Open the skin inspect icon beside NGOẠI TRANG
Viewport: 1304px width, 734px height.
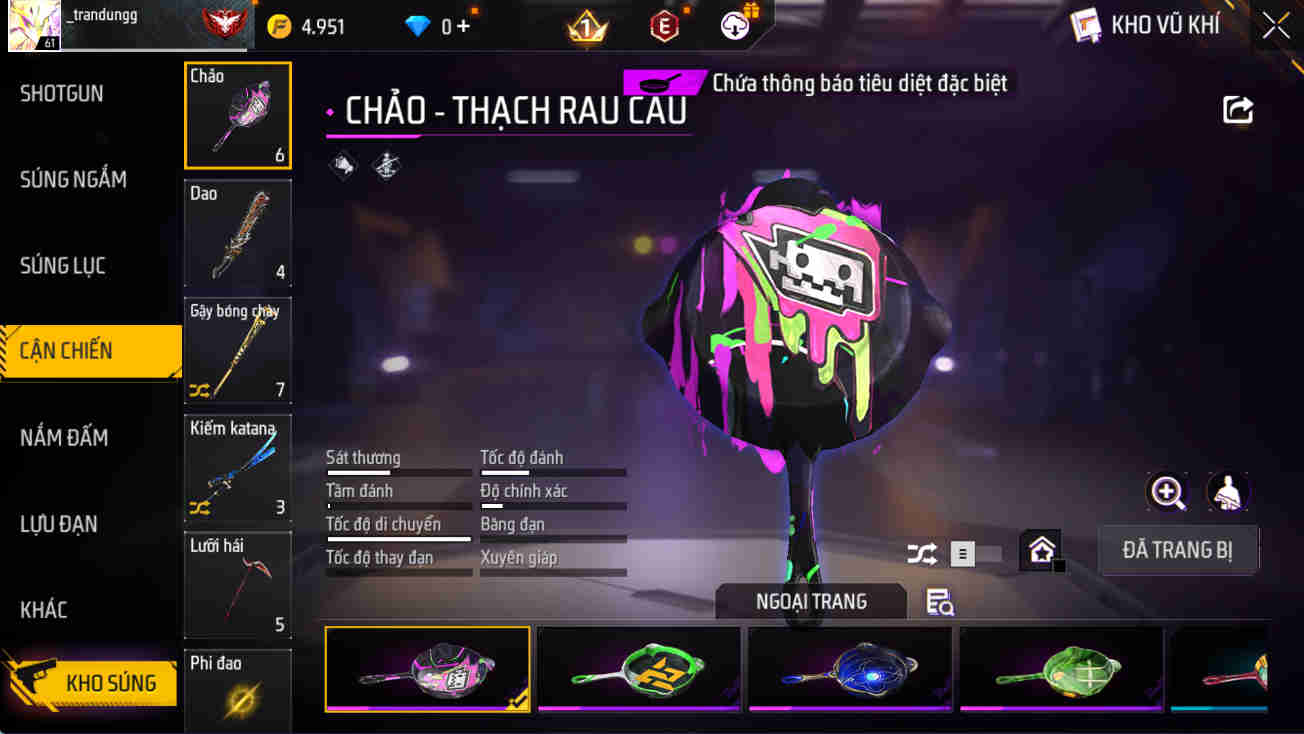pyautogui.click(x=938, y=602)
